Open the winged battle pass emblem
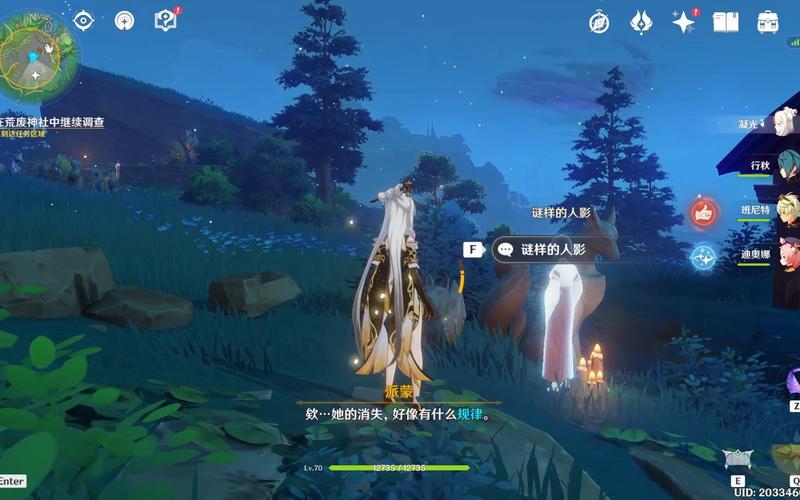 [x=641, y=22]
